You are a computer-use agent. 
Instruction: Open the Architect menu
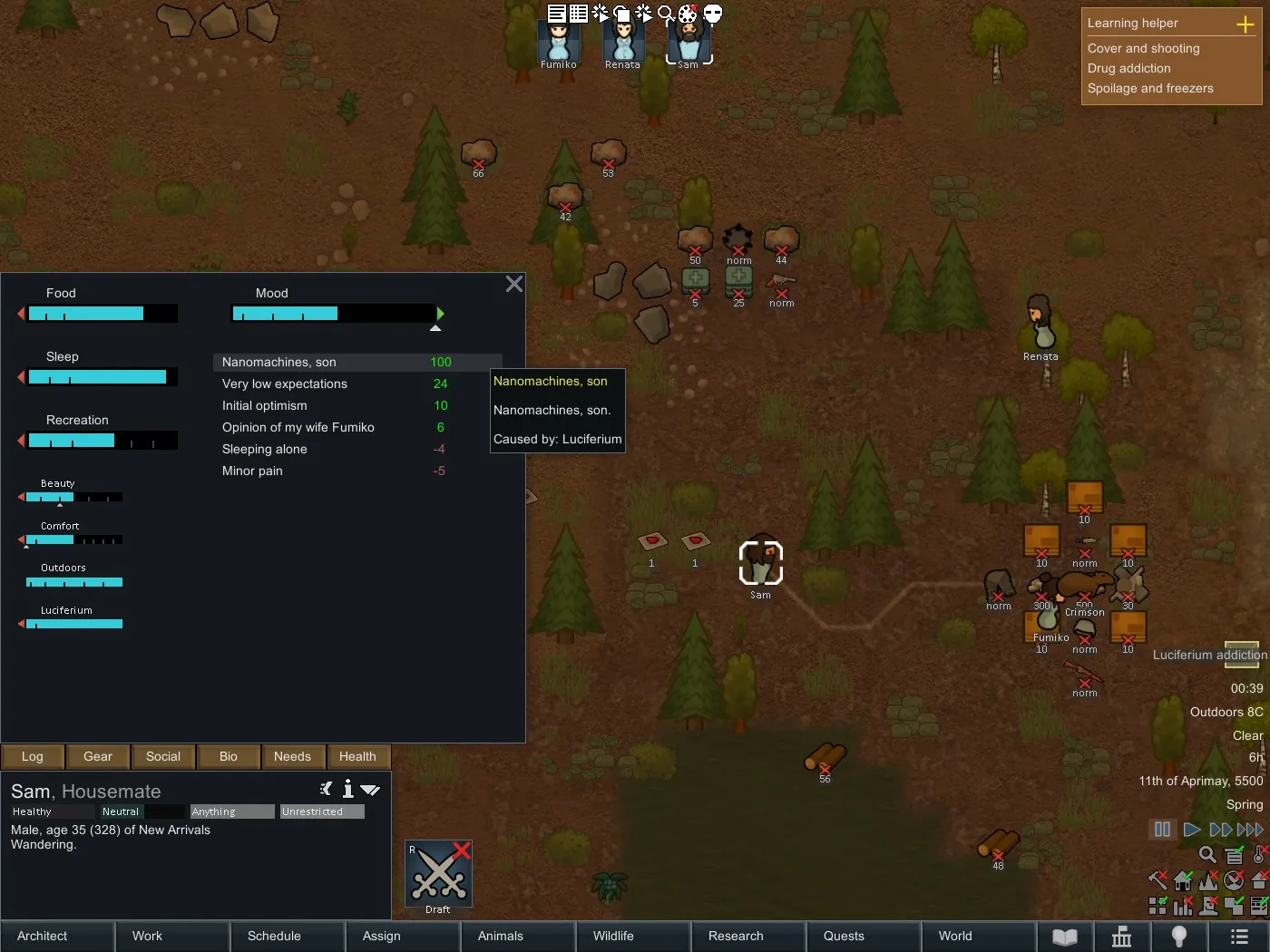click(57, 936)
